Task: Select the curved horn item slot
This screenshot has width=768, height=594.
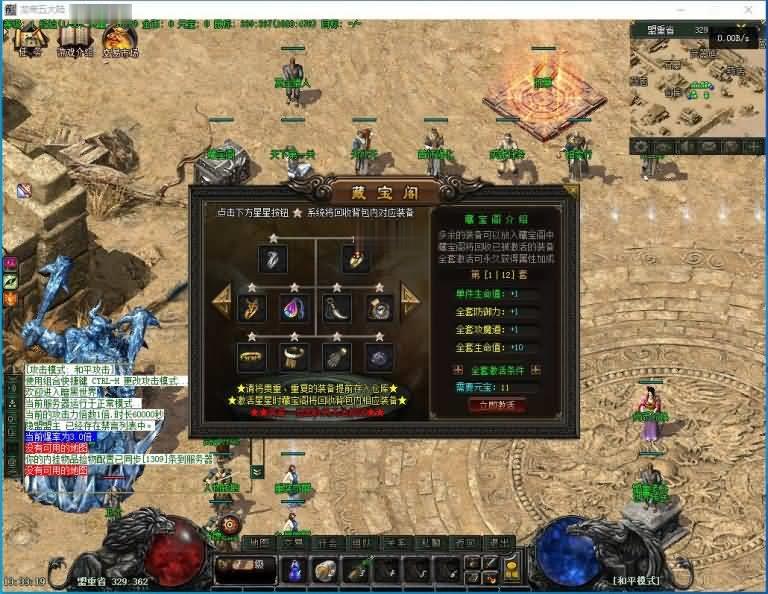Action: [337, 308]
